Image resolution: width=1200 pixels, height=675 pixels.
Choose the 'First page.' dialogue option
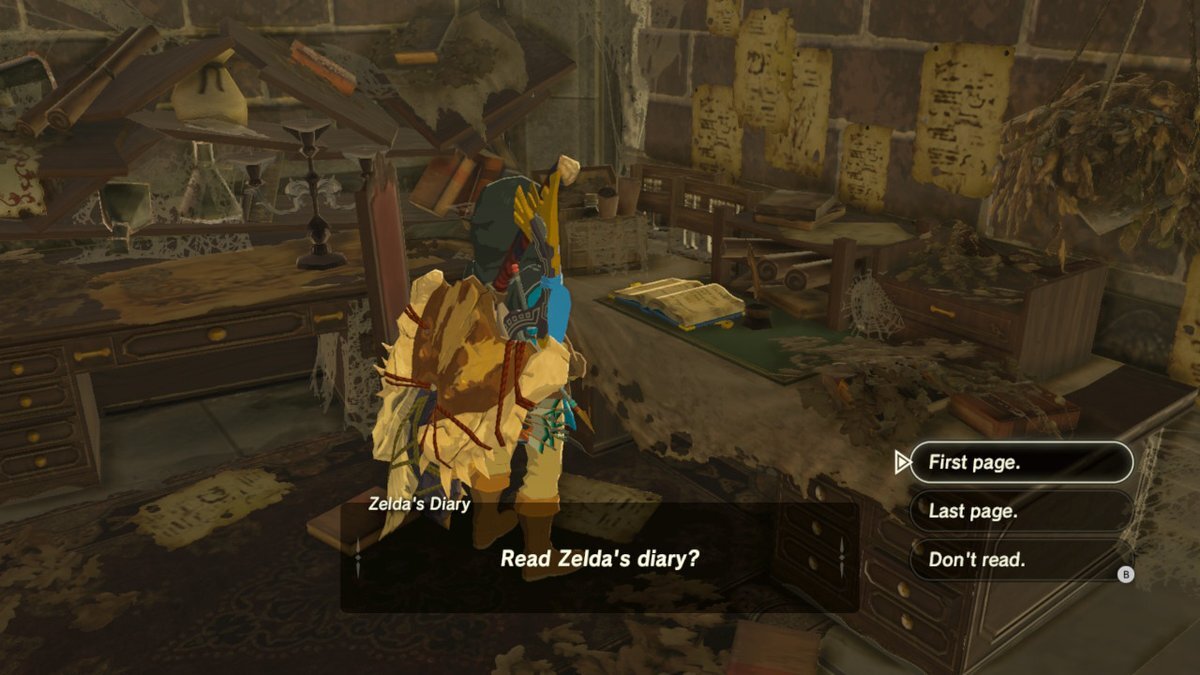click(1020, 463)
